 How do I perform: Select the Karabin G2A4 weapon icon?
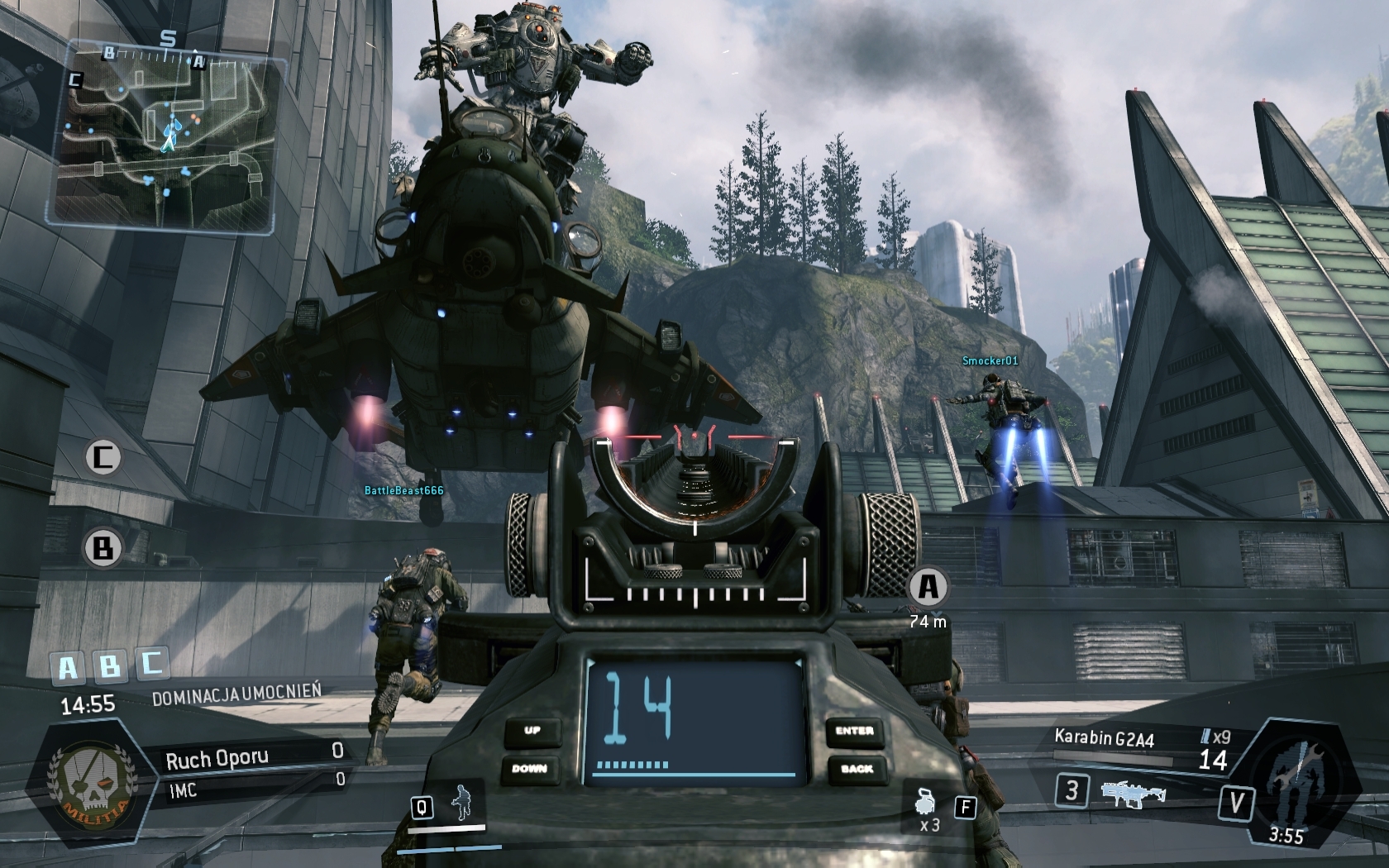1133,794
